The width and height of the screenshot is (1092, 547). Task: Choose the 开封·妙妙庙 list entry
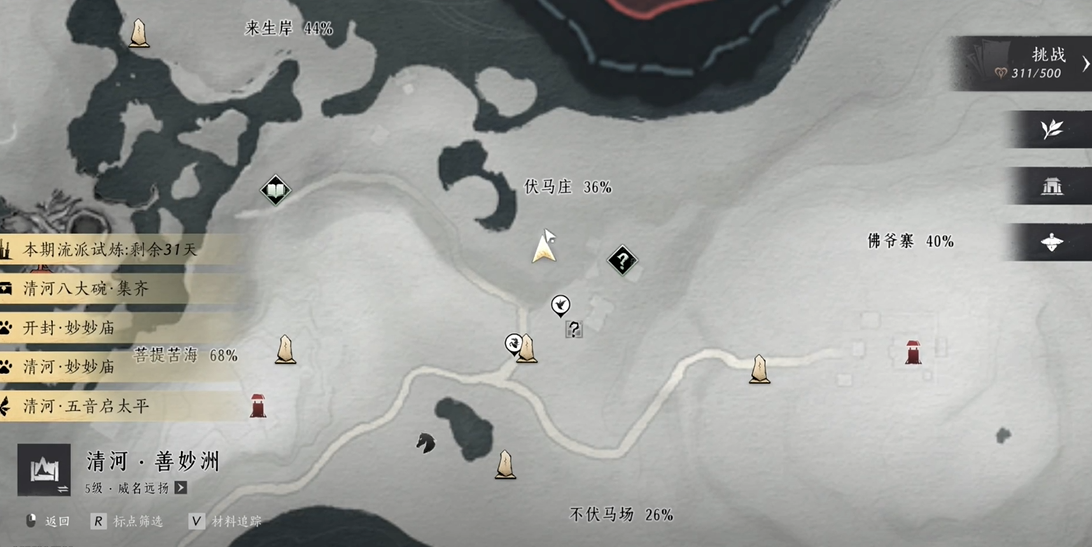tap(70, 328)
